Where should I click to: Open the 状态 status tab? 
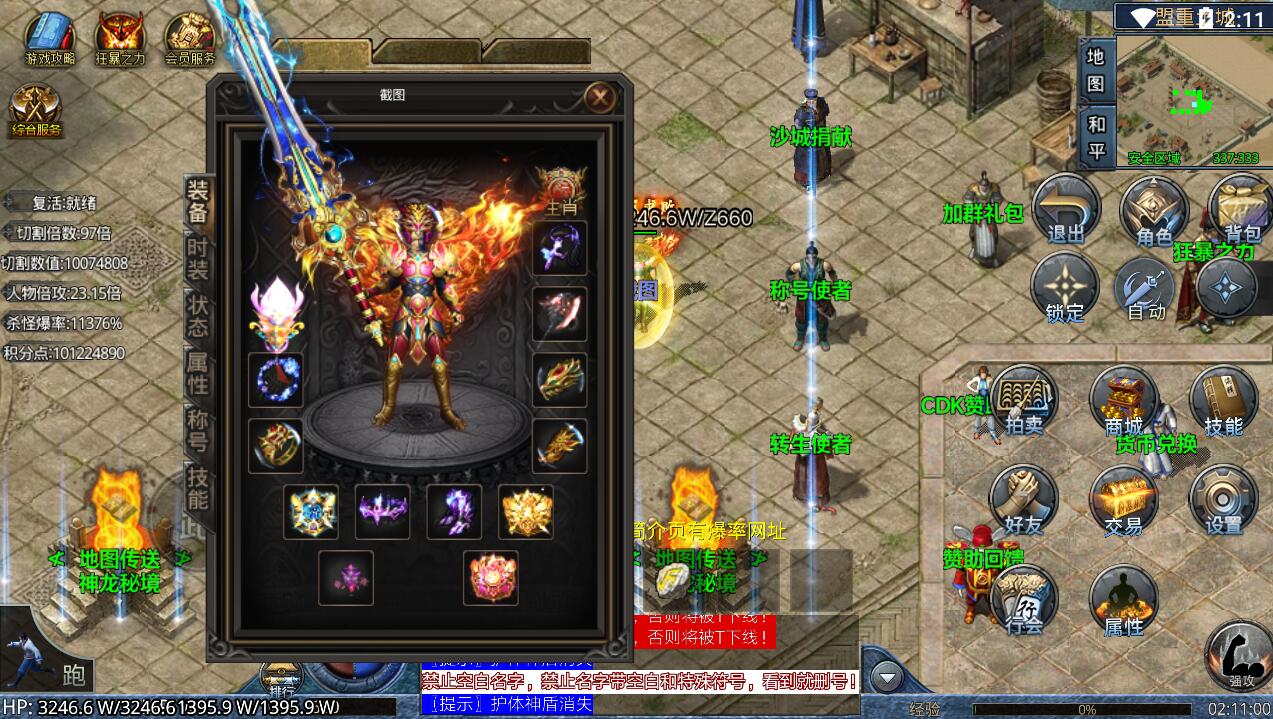(x=198, y=314)
